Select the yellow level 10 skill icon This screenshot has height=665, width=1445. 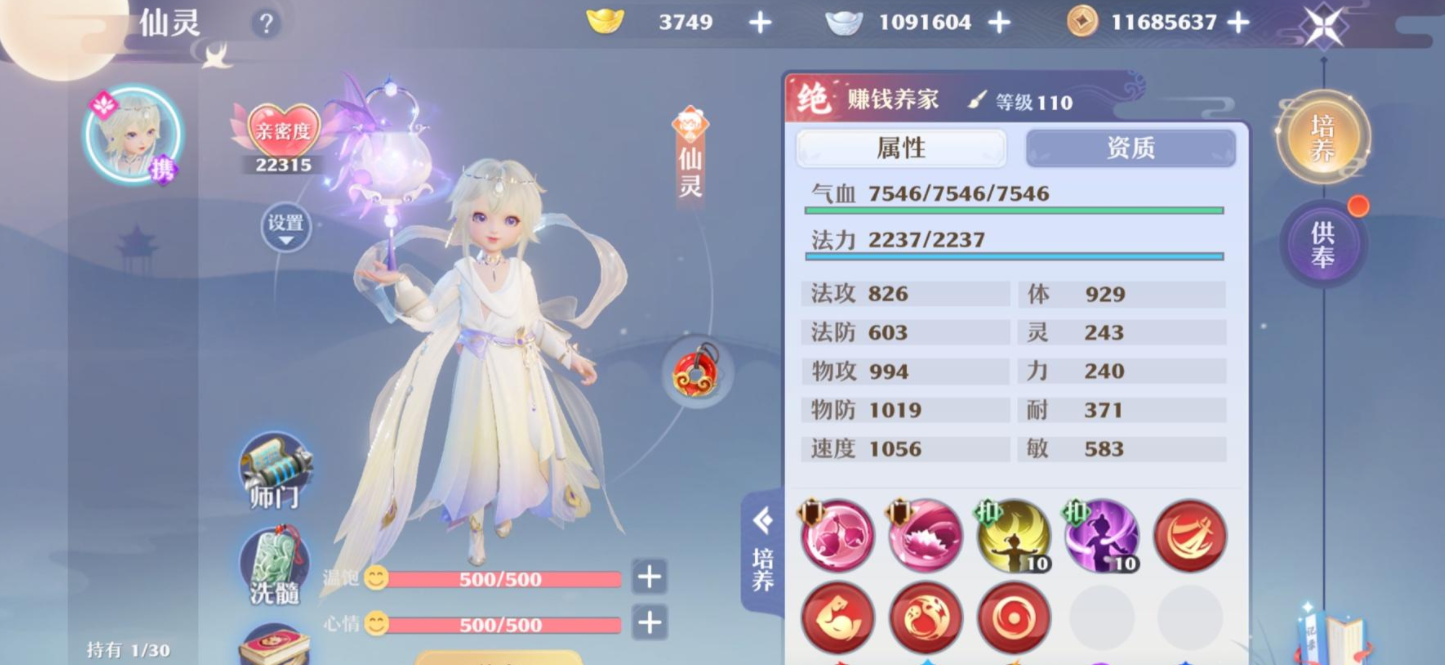tap(1013, 536)
